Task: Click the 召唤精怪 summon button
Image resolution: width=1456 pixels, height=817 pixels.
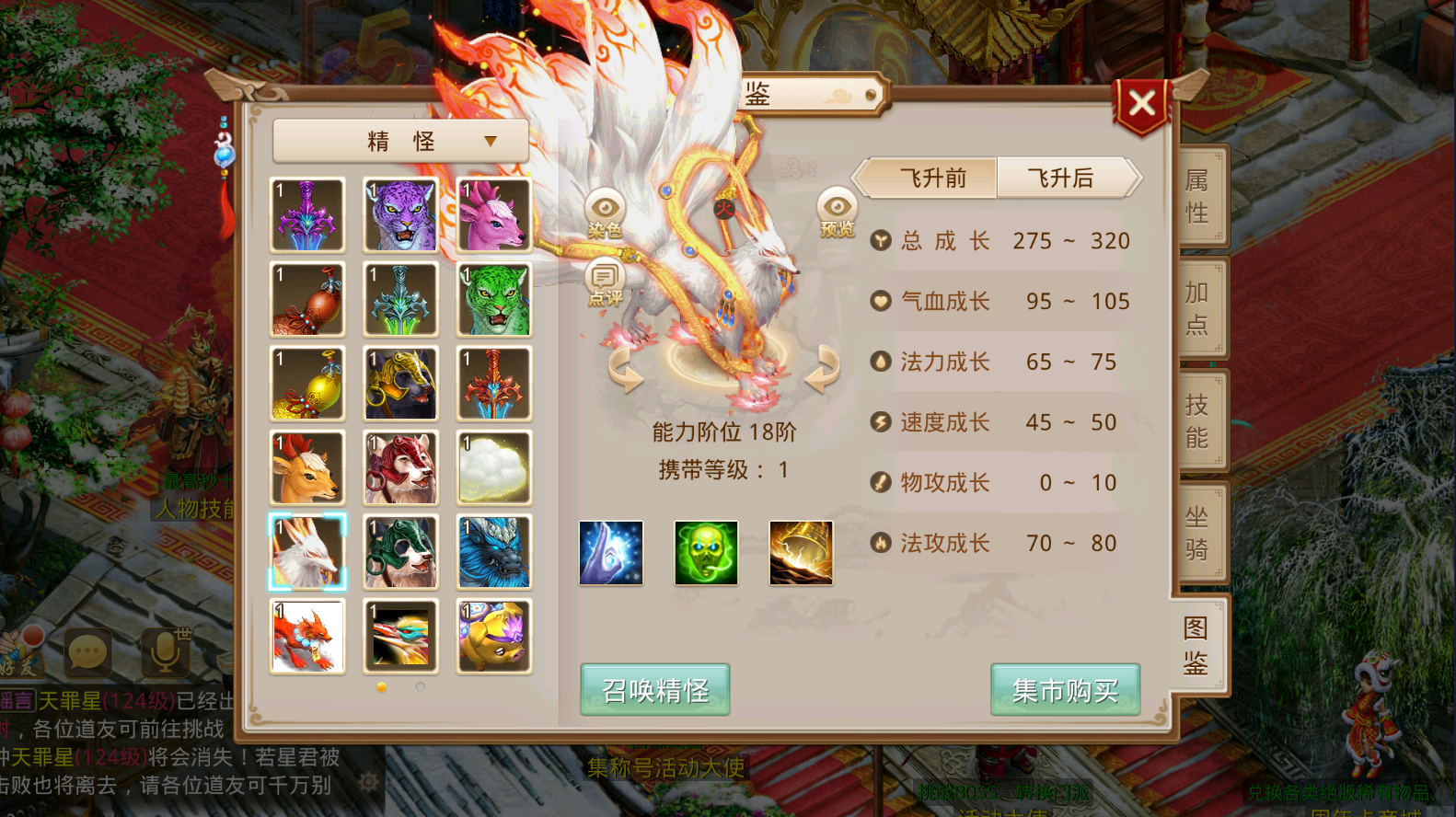Action: pos(654,689)
